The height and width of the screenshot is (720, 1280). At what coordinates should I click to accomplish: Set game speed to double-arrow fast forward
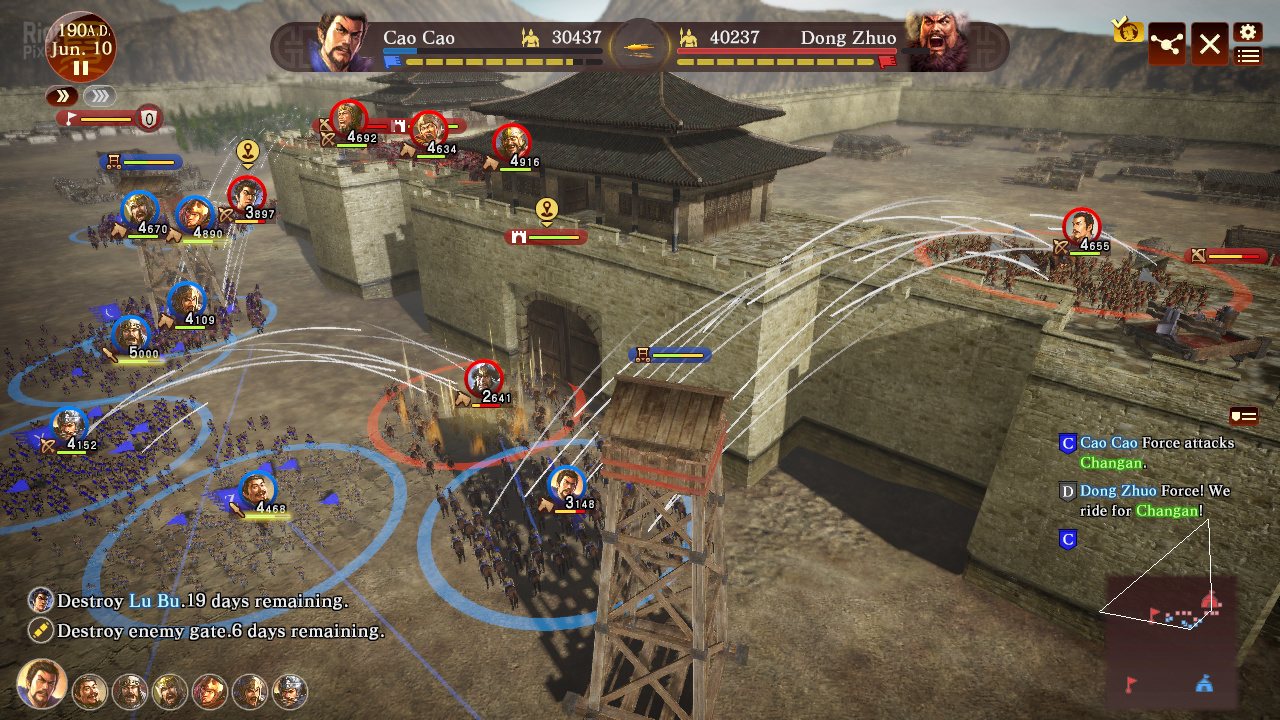(x=62, y=96)
